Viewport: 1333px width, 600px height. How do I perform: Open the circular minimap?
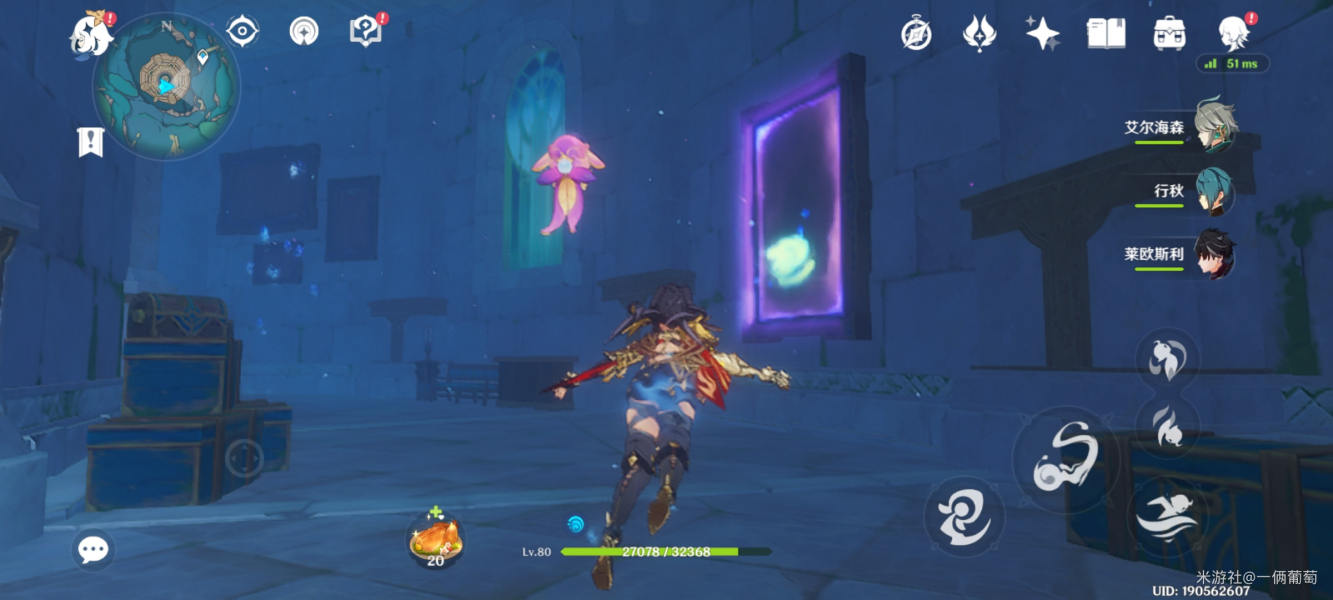pos(166,87)
